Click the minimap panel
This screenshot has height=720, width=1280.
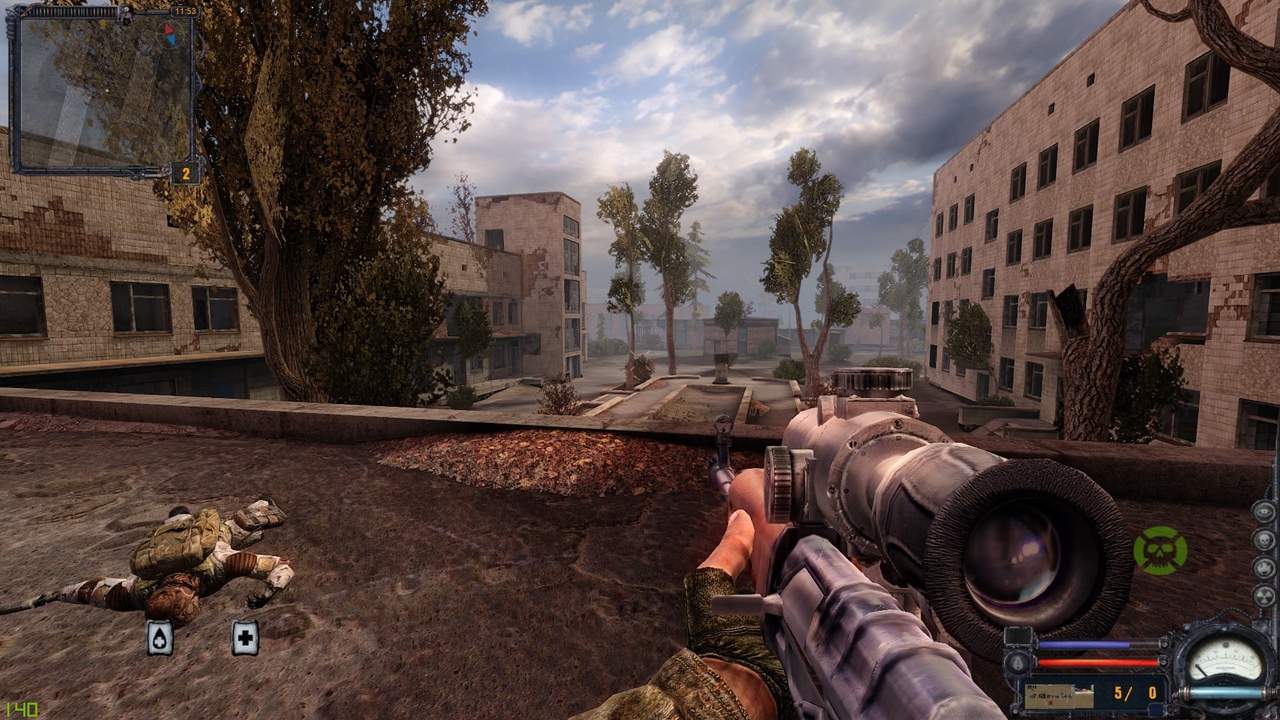coord(104,90)
